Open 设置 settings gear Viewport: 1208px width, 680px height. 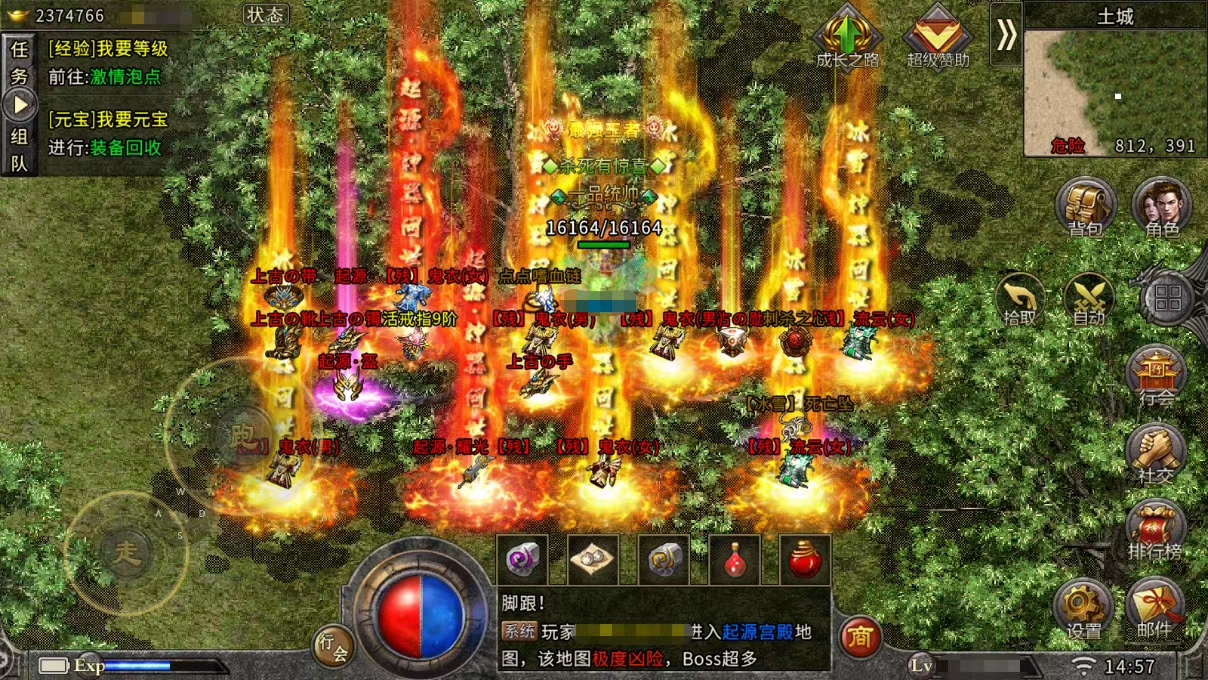coord(1084,608)
